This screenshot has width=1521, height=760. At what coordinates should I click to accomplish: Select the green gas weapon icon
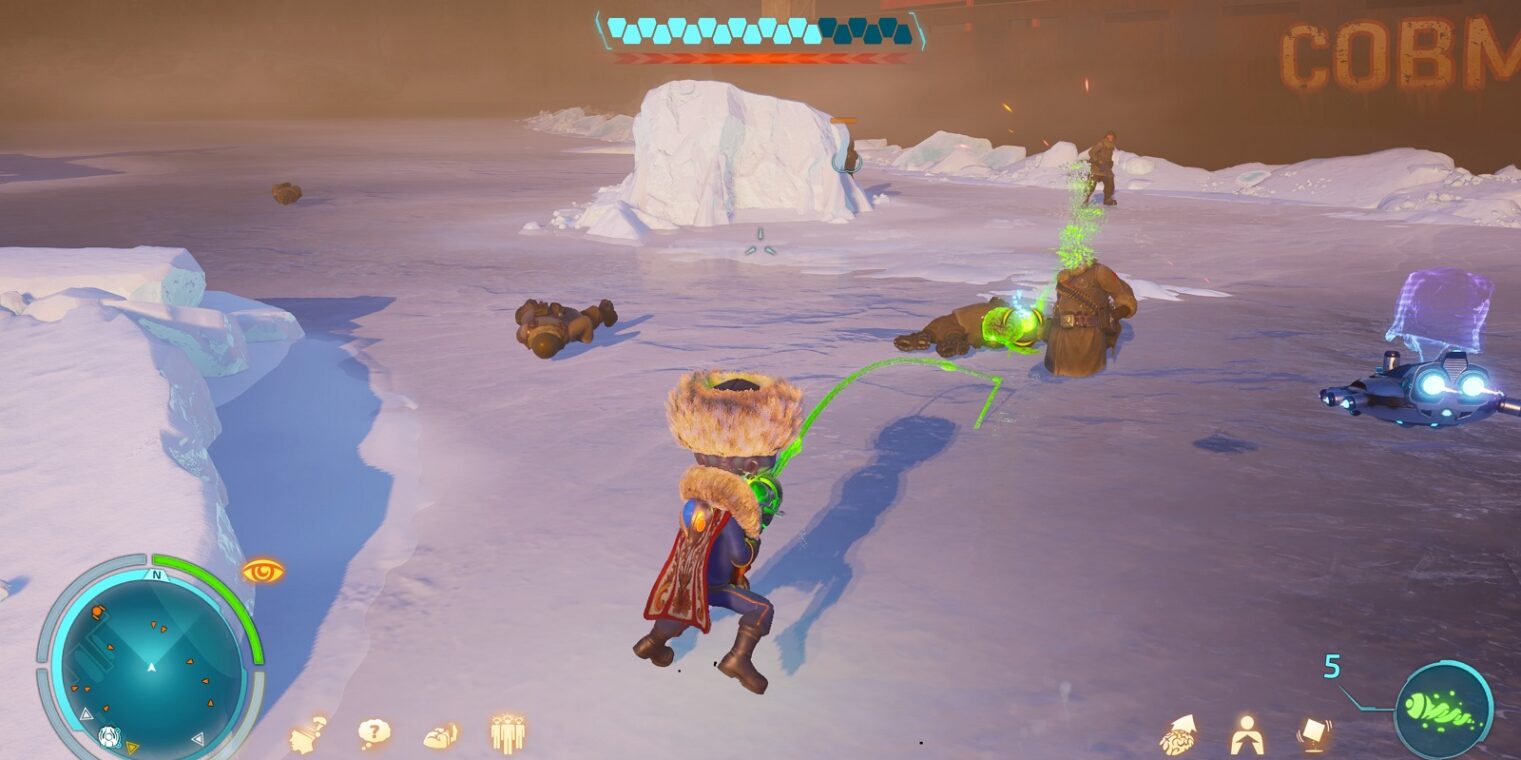[1443, 710]
